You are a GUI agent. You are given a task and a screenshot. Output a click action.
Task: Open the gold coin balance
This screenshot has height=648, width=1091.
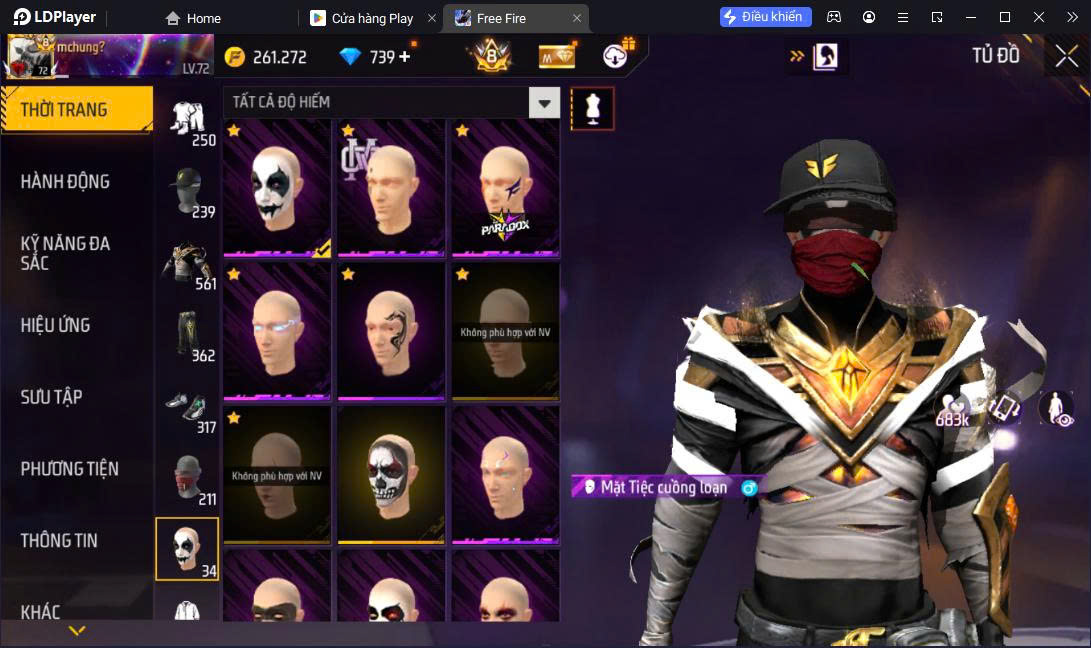point(266,57)
